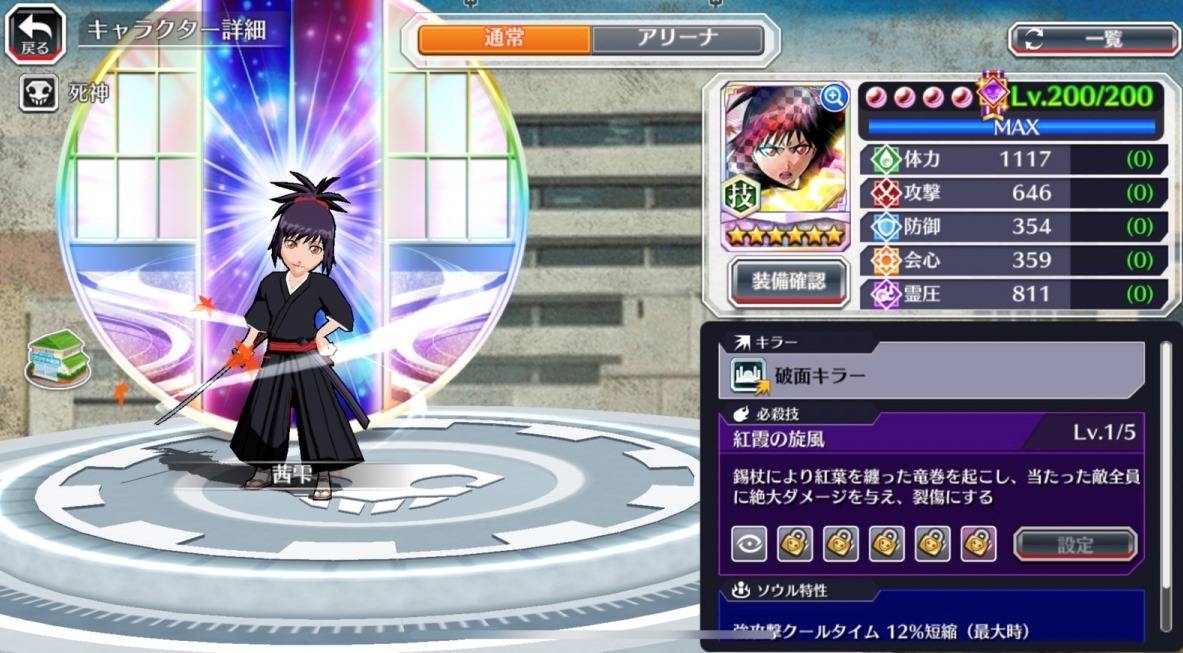Select the pink locked skill slot
Screen dimensions: 1183x653
978,543
